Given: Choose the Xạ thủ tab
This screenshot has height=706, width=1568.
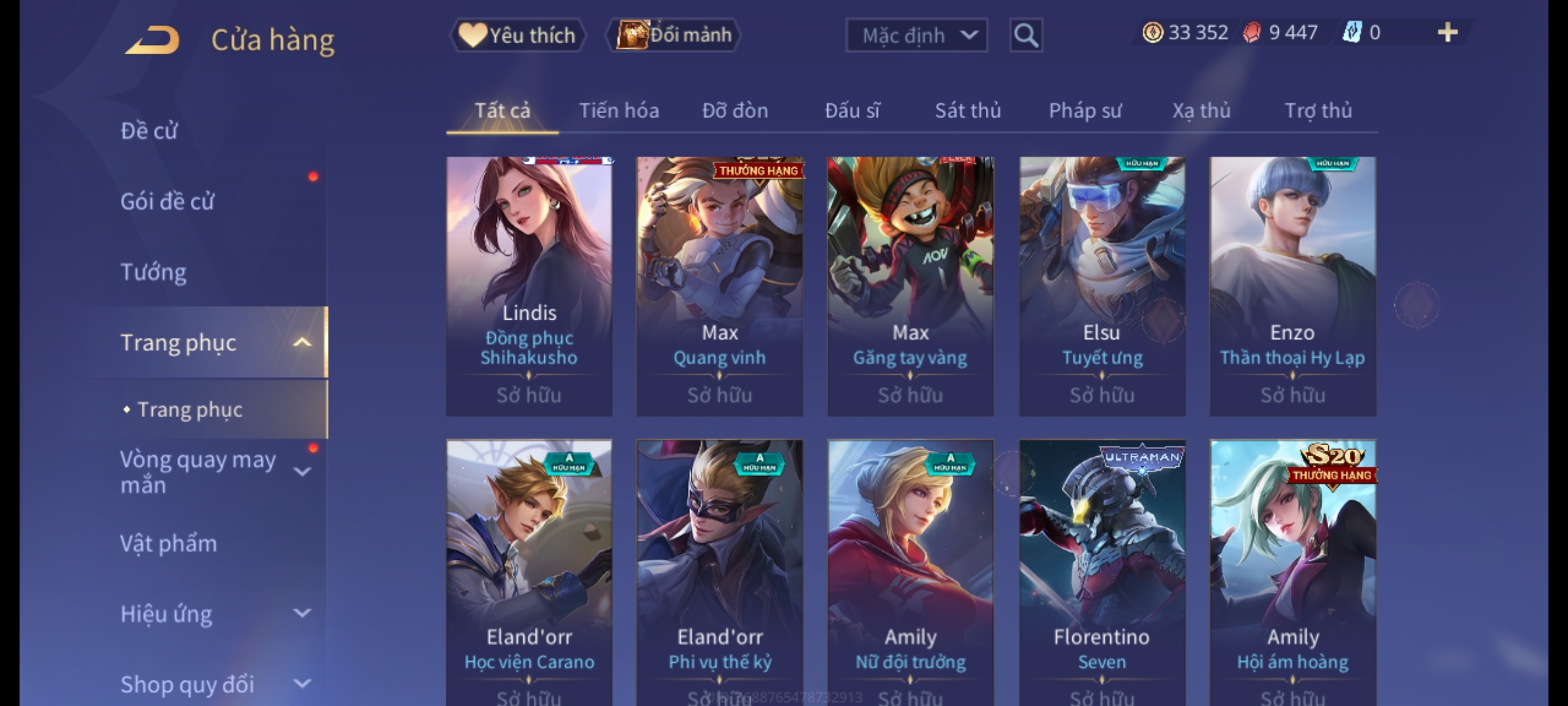Looking at the screenshot, I should (1201, 111).
